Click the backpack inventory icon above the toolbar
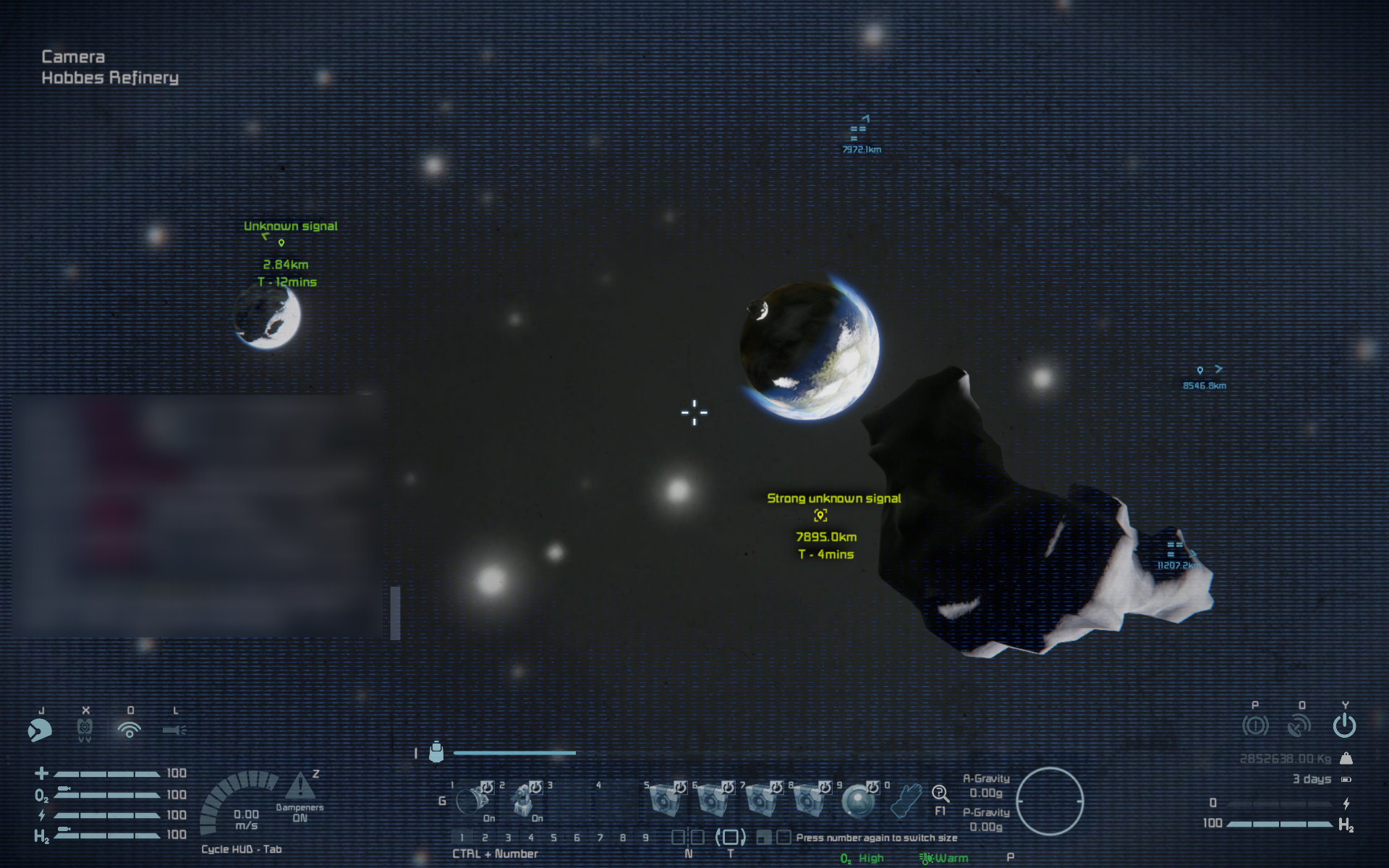Image resolution: width=1389 pixels, height=868 pixels. click(x=436, y=752)
